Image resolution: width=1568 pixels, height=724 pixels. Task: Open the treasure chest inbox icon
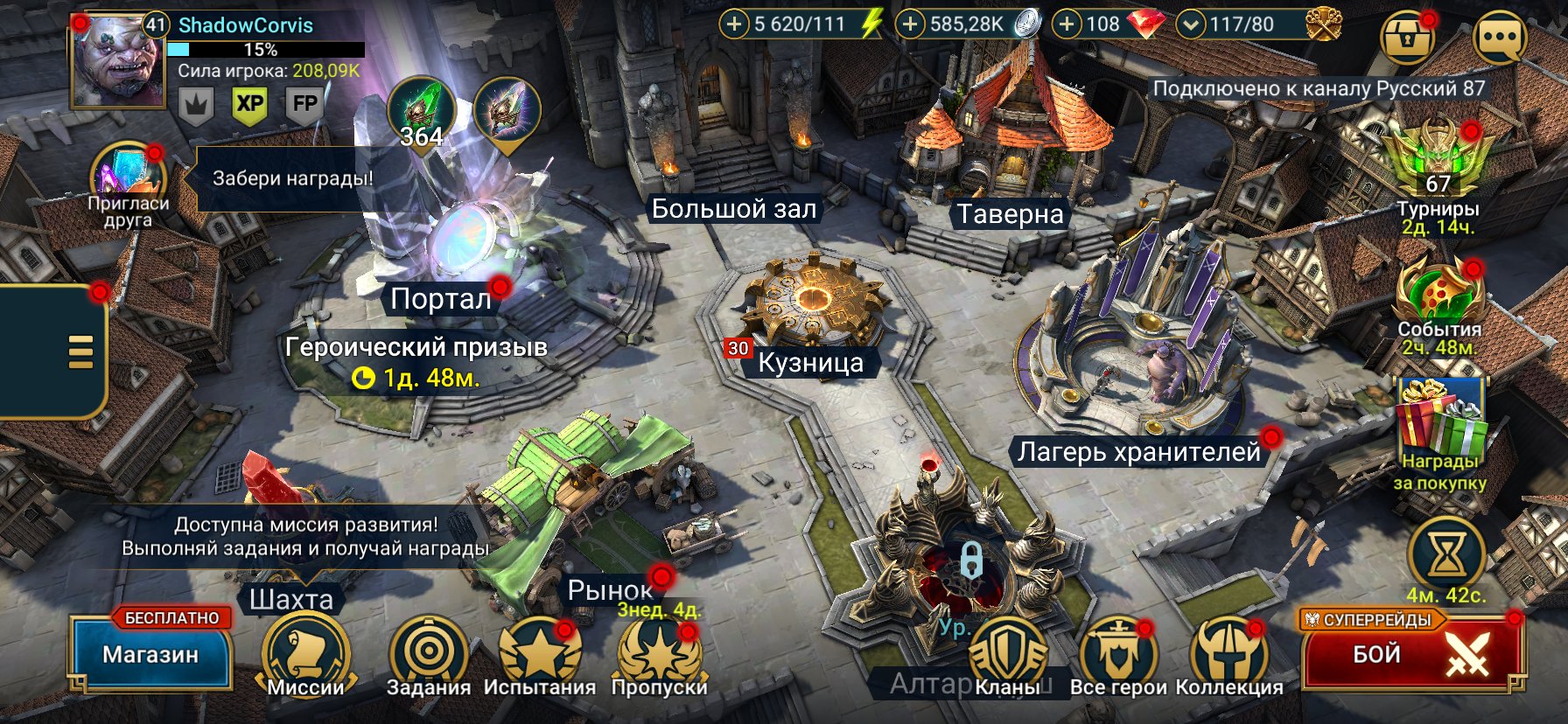[x=1406, y=38]
